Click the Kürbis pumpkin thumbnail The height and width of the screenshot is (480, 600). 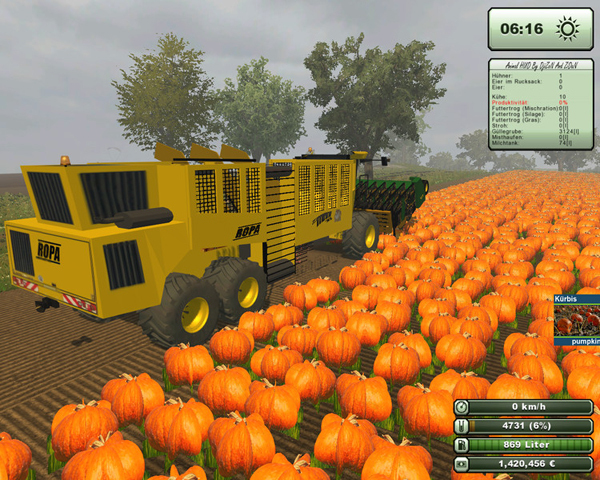[x=577, y=320]
